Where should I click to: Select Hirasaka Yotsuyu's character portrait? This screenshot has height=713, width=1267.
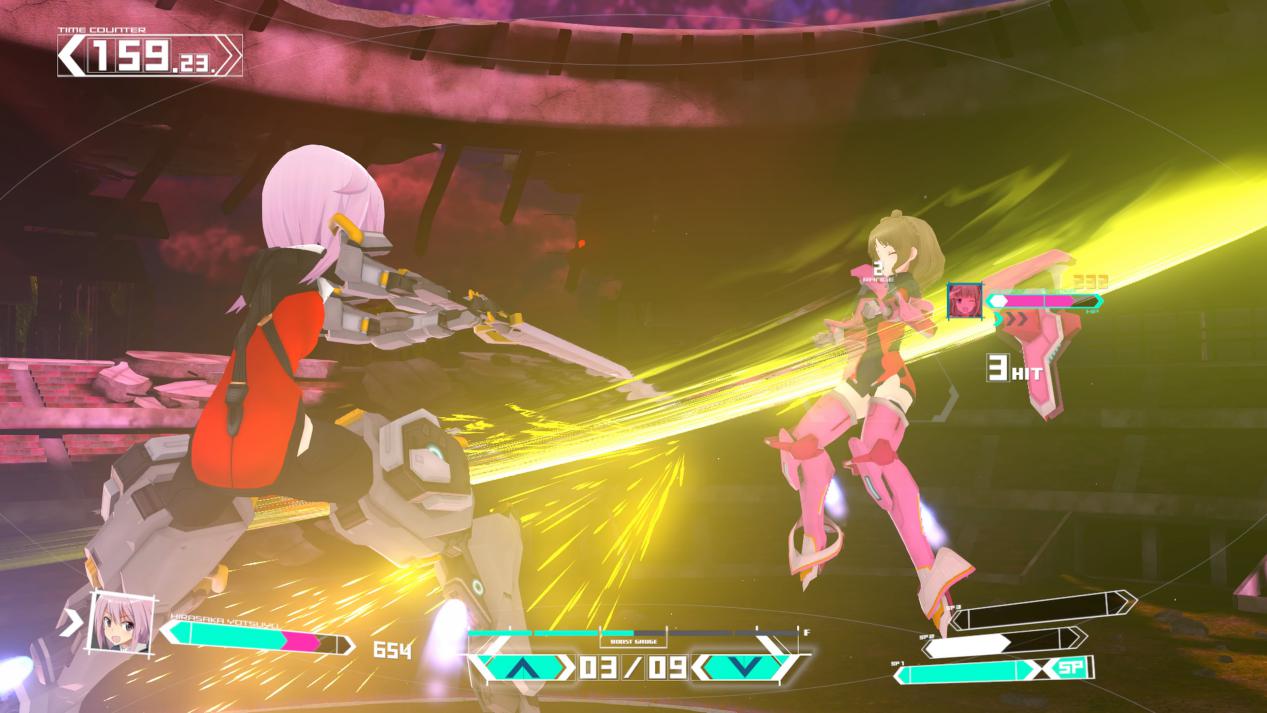(x=122, y=623)
